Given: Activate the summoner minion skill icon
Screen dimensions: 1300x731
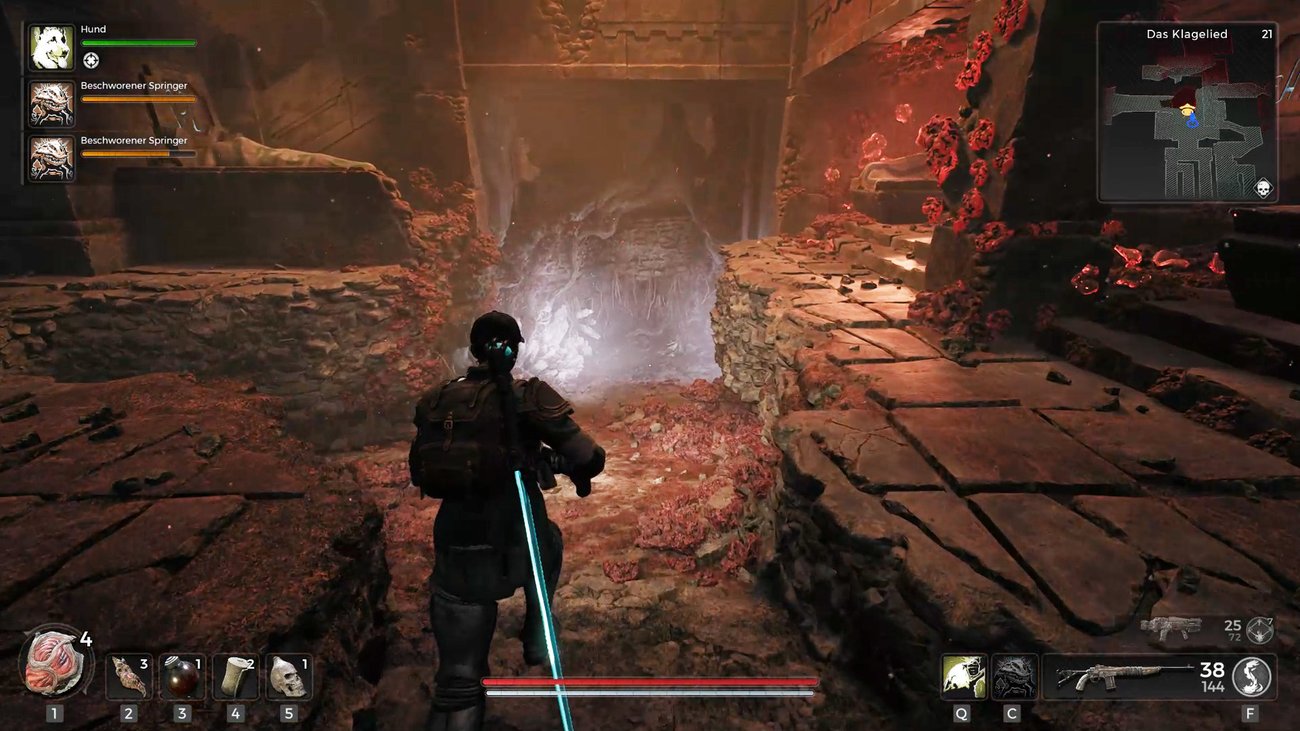Looking at the screenshot, I should [1014, 677].
